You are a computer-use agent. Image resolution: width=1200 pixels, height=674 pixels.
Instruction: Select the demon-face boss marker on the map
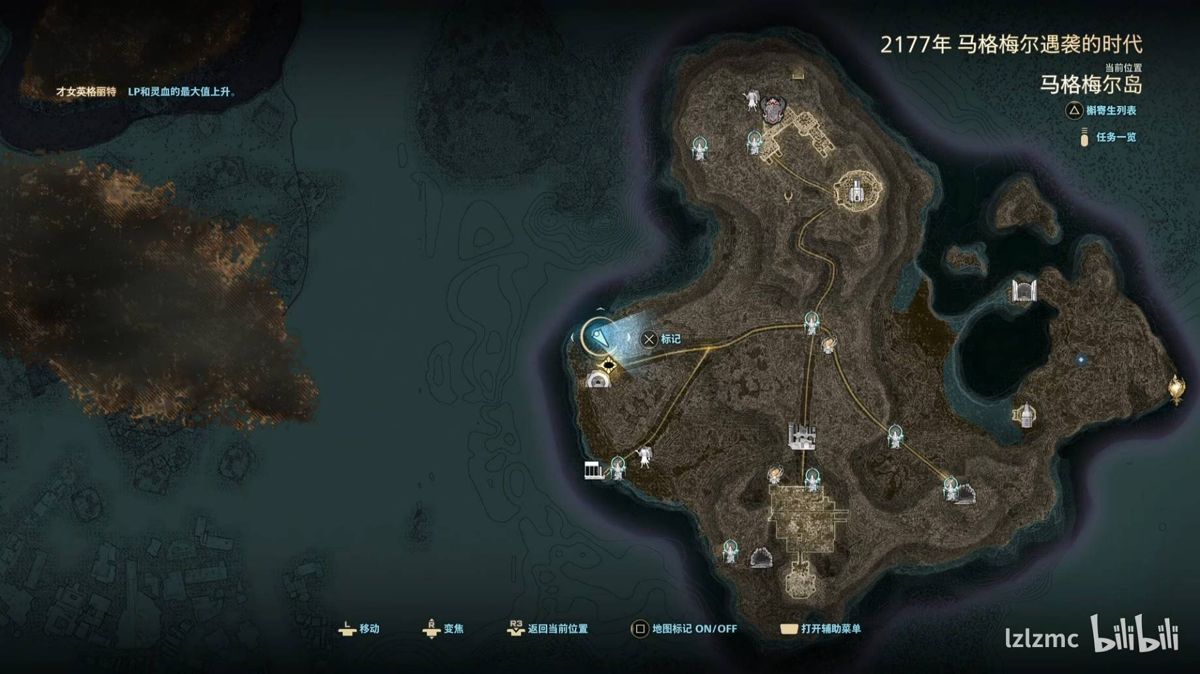point(772,109)
